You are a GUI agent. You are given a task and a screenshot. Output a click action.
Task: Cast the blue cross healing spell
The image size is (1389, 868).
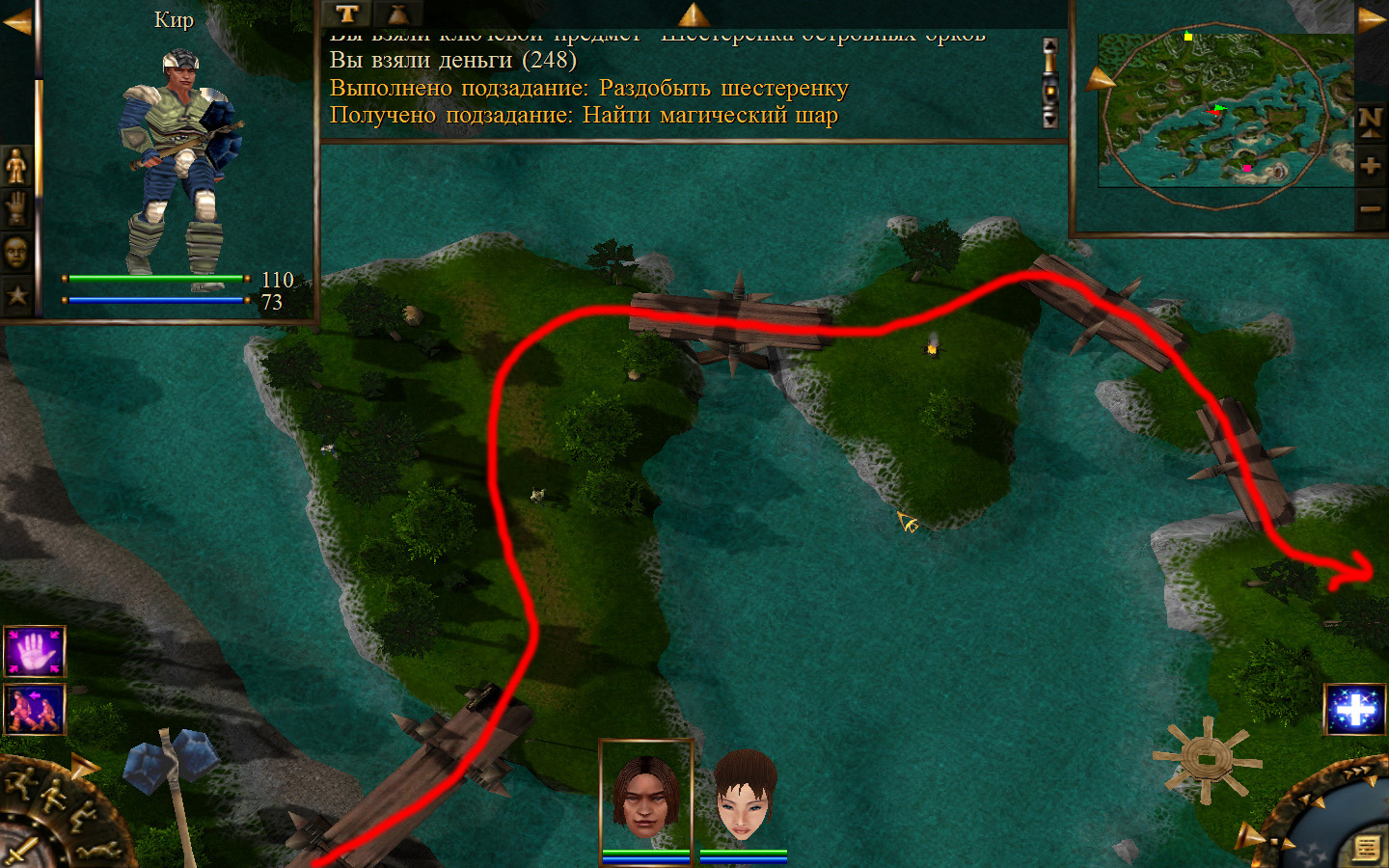click(x=1355, y=710)
